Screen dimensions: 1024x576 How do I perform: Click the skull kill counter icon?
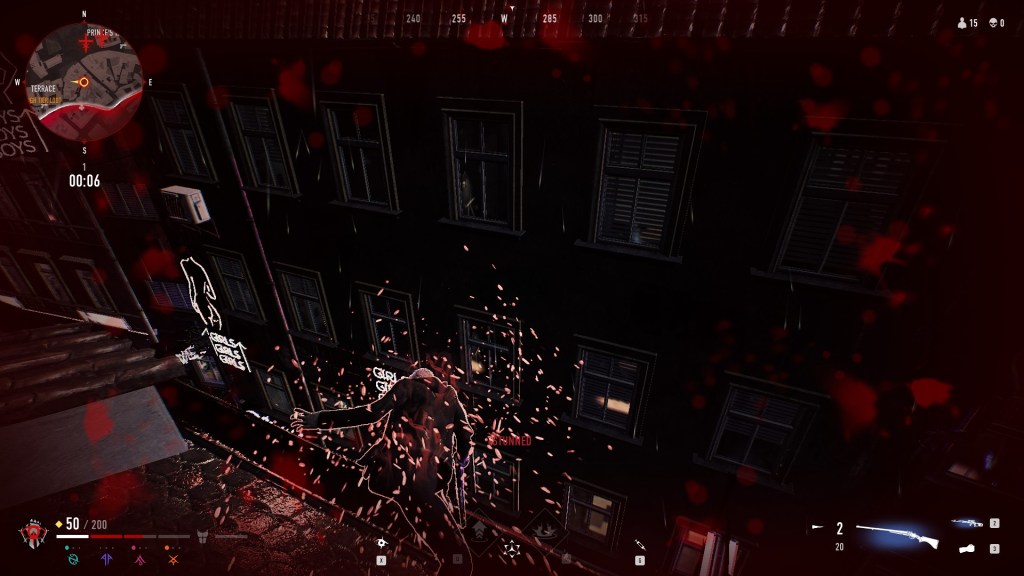point(993,22)
